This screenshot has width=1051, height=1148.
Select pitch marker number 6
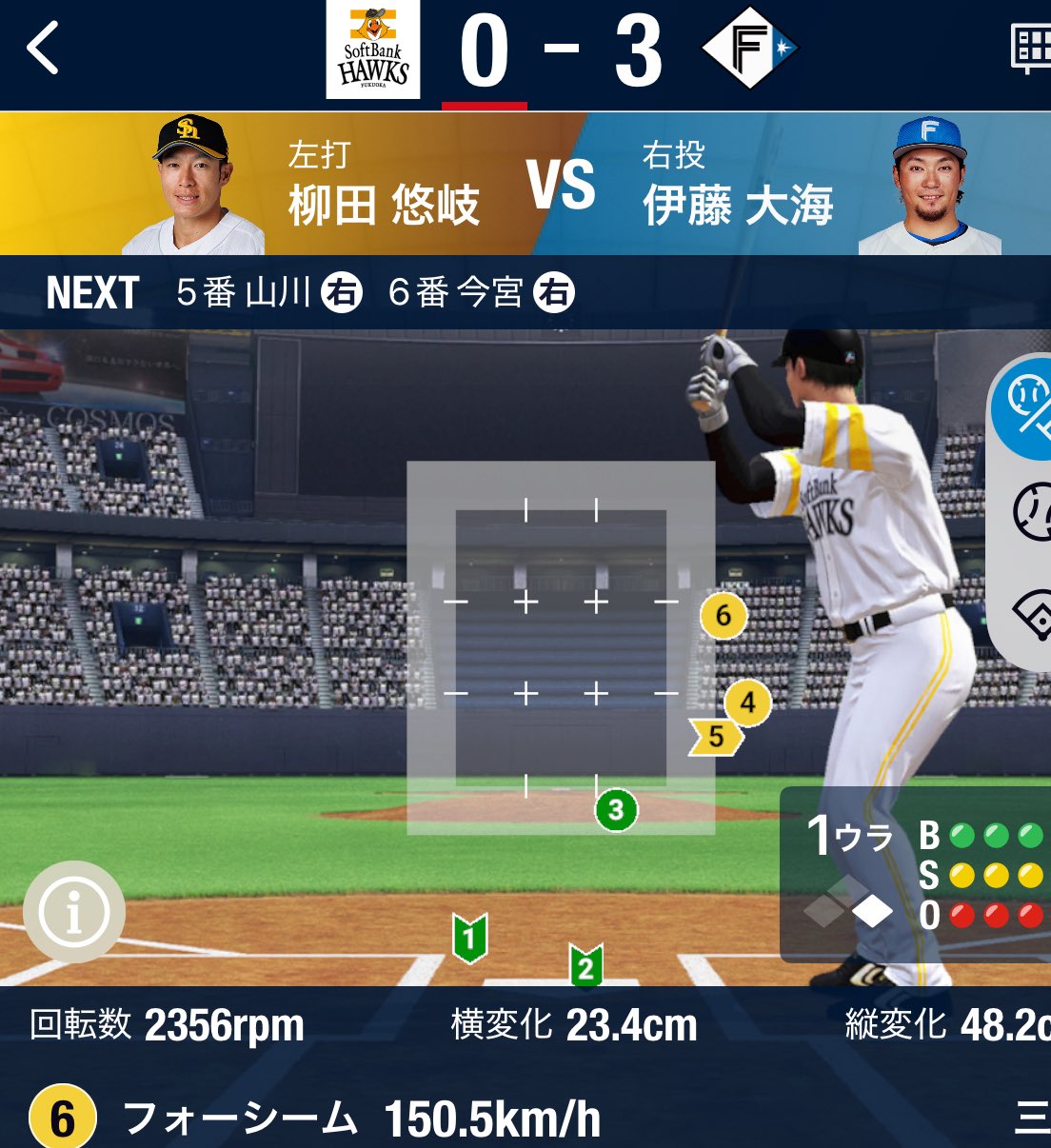pos(723,616)
